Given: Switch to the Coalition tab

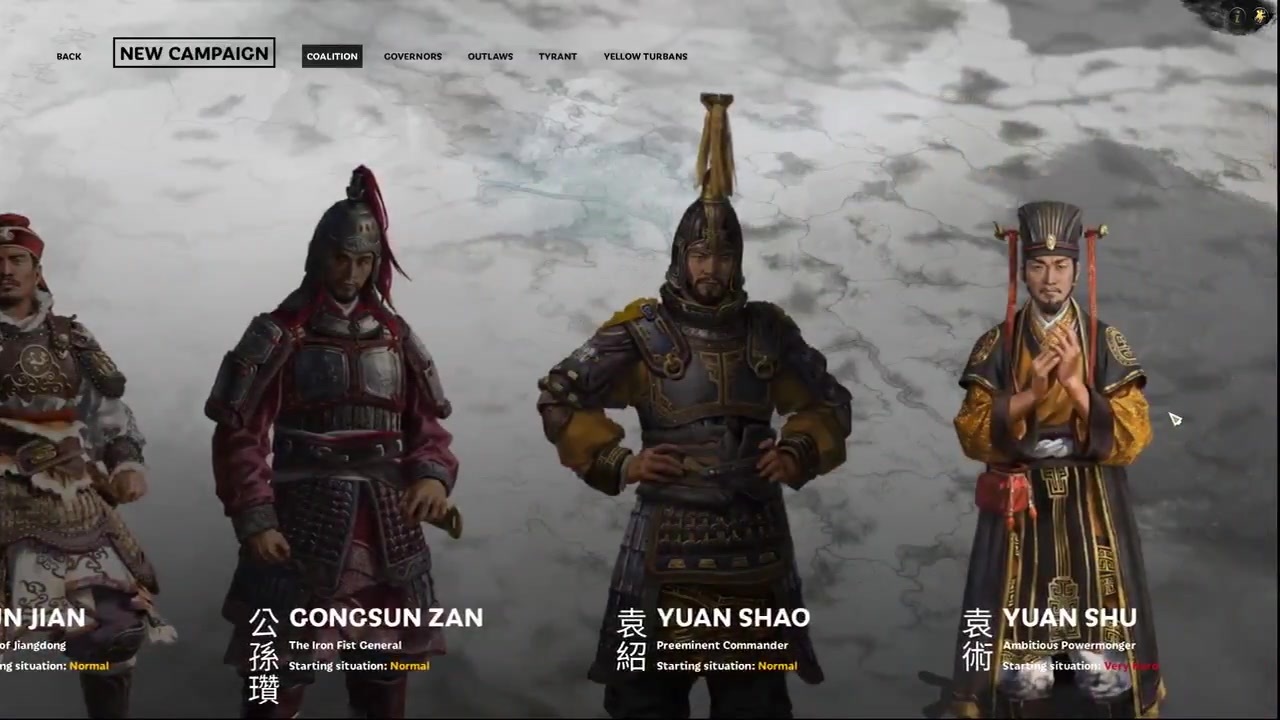Looking at the screenshot, I should click(332, 56).
